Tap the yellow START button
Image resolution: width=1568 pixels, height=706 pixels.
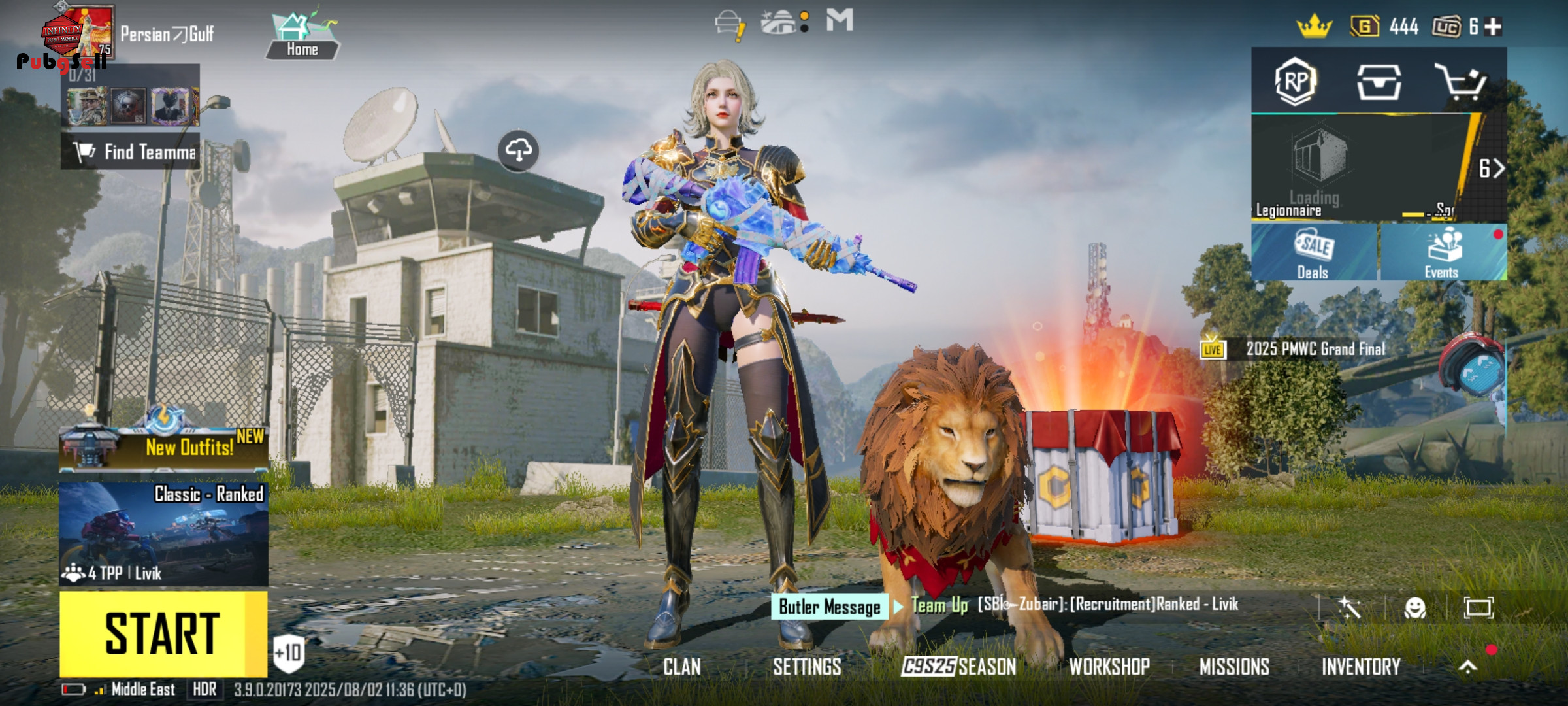pos(163,633)
